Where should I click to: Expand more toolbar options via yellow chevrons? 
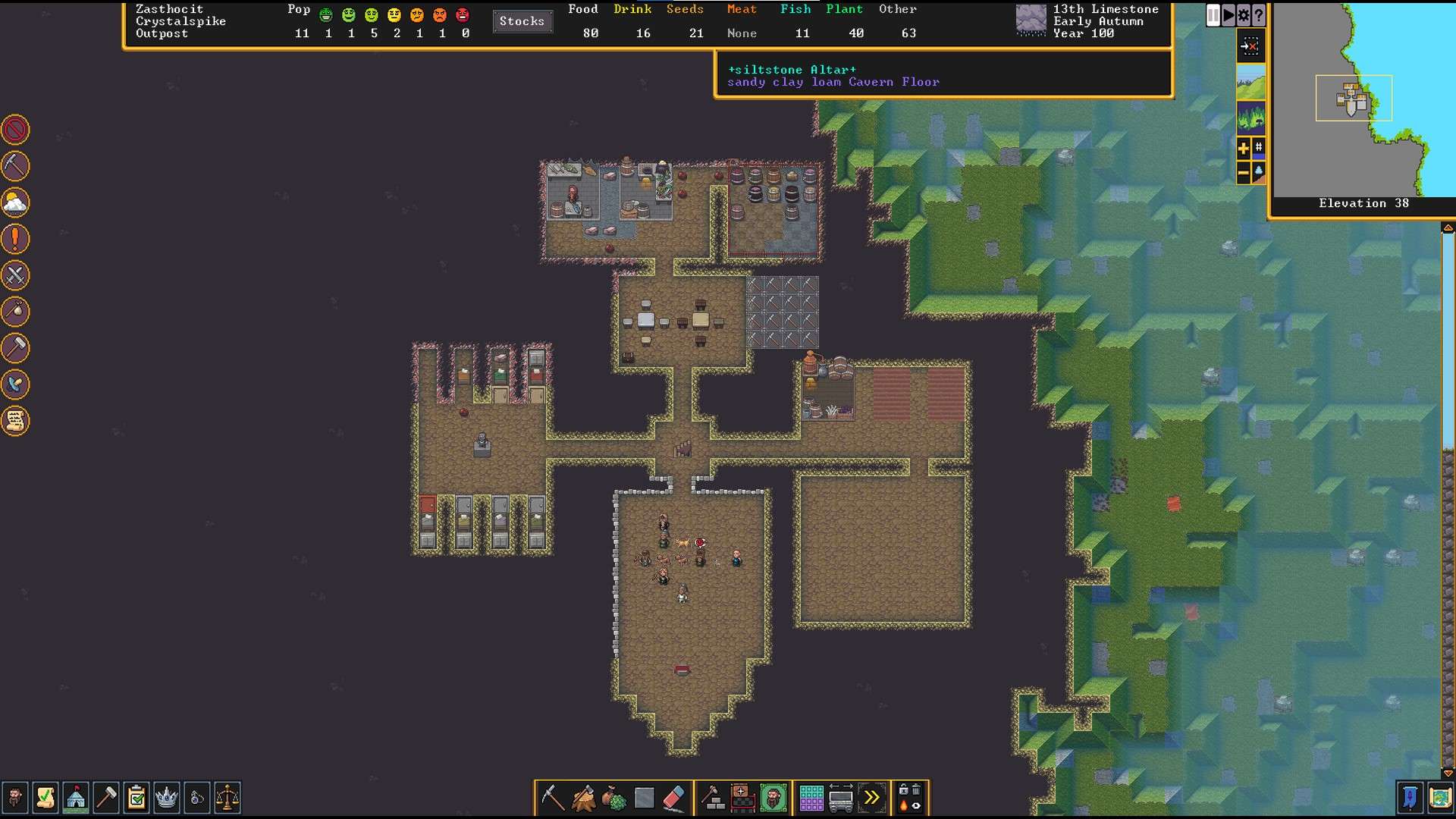tap(872, 797)
